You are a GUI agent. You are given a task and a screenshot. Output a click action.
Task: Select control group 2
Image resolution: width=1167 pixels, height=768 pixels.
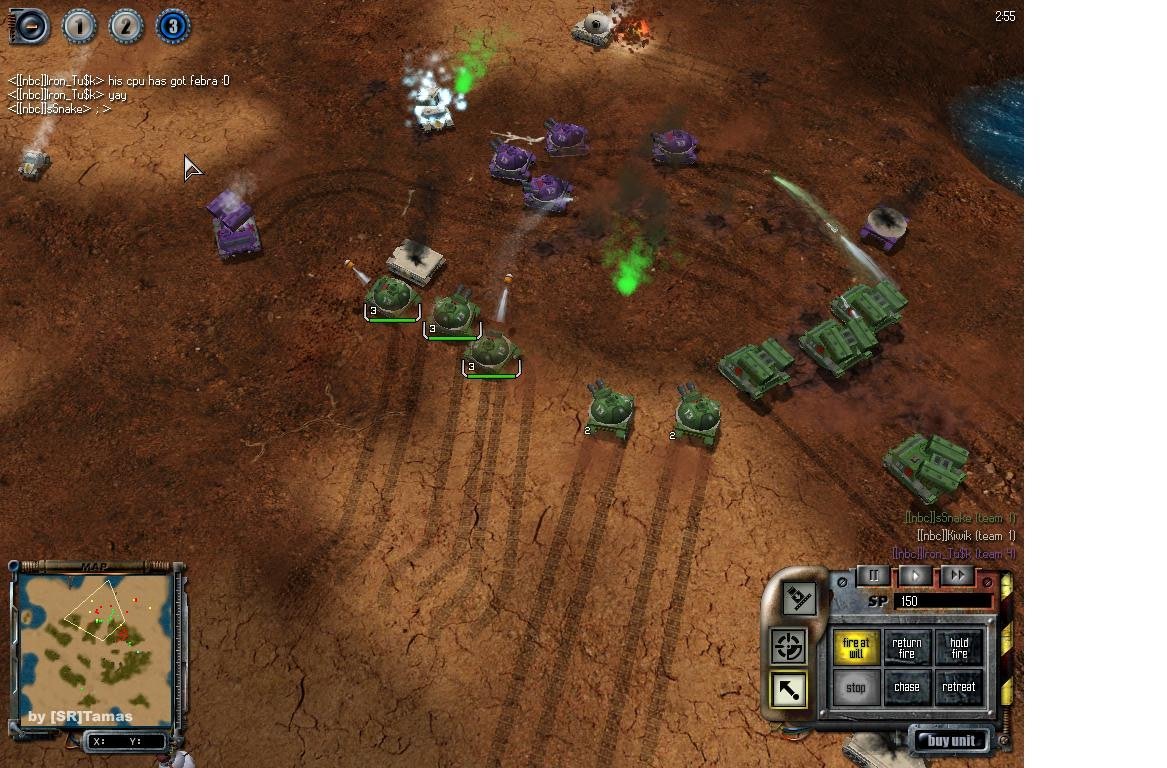126,27
